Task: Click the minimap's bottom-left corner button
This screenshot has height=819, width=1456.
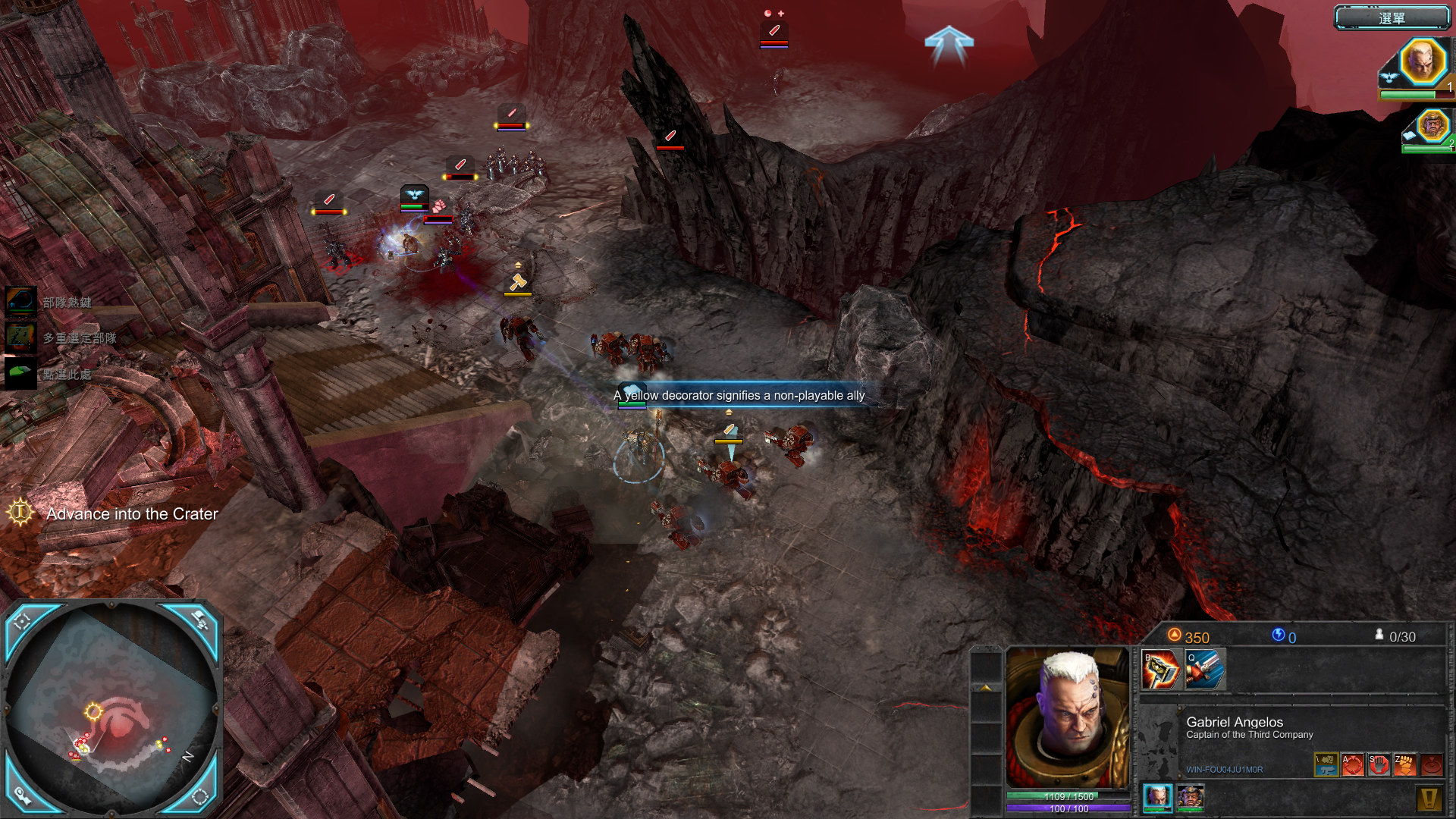Action: pyautogui.click(x=22, y=795)
